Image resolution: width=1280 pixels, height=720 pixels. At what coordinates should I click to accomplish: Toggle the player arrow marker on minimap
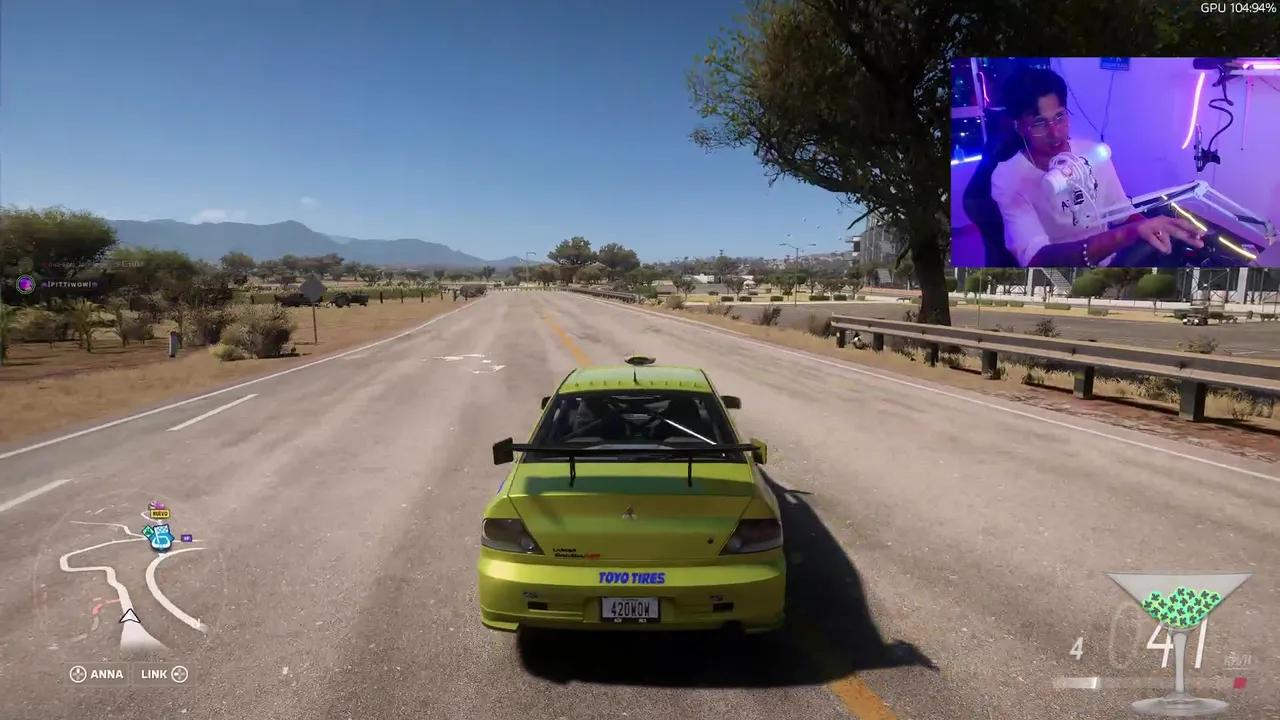tap(129, 618)
